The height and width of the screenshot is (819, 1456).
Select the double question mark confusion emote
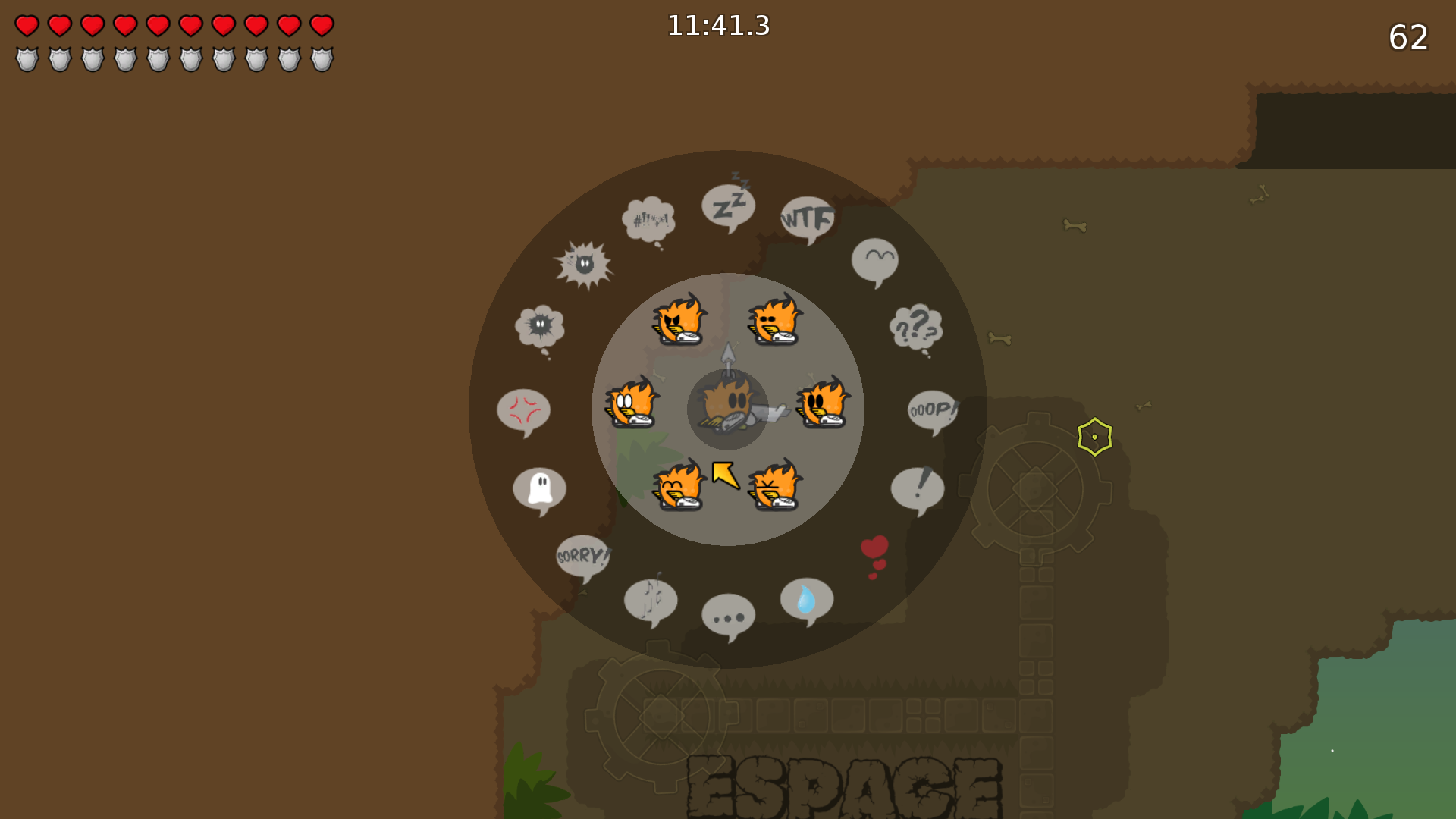[x=914, y=328]
